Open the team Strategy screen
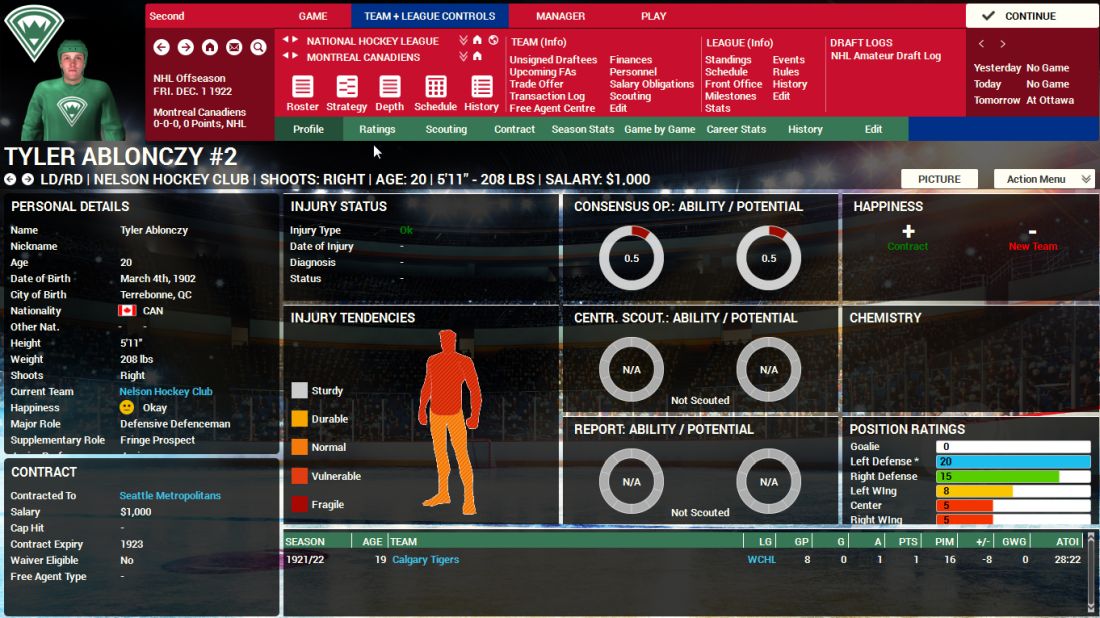The height and width of the screenshot is (618, 1100). (x=347, y=93)
